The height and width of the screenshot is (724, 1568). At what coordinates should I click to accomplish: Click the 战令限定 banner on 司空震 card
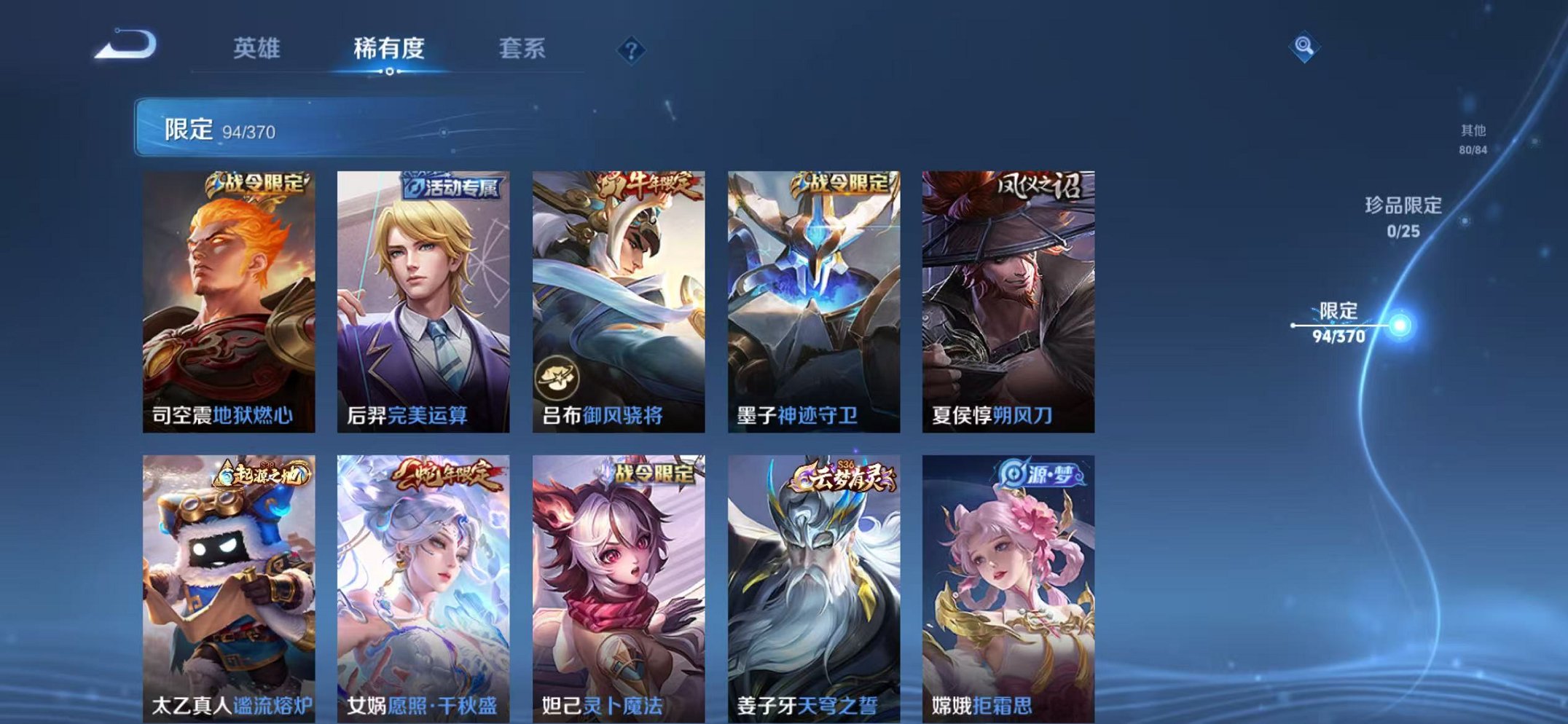click(x=255, y=184)
